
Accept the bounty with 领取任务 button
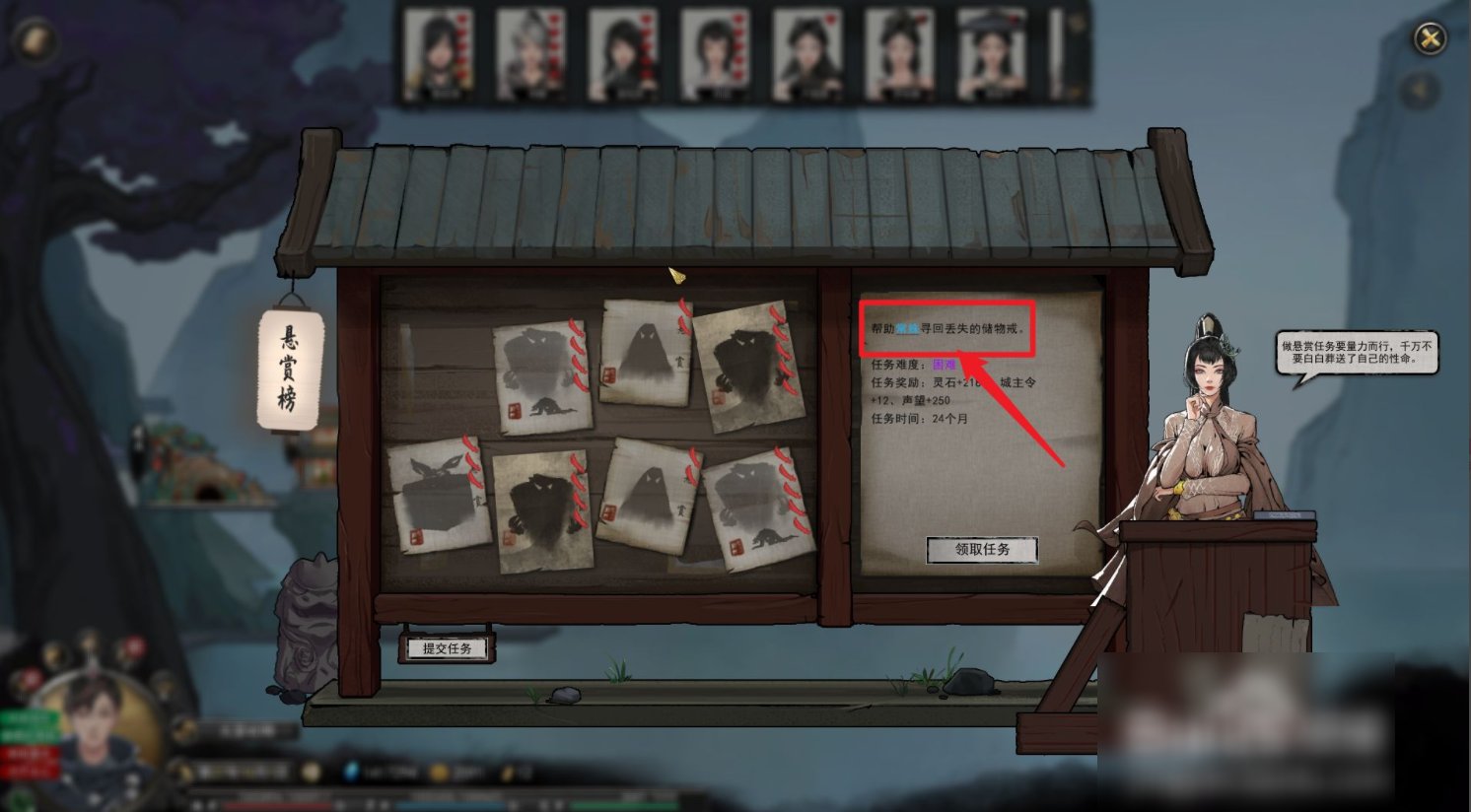pyautogui.click(x=982, y=550)
